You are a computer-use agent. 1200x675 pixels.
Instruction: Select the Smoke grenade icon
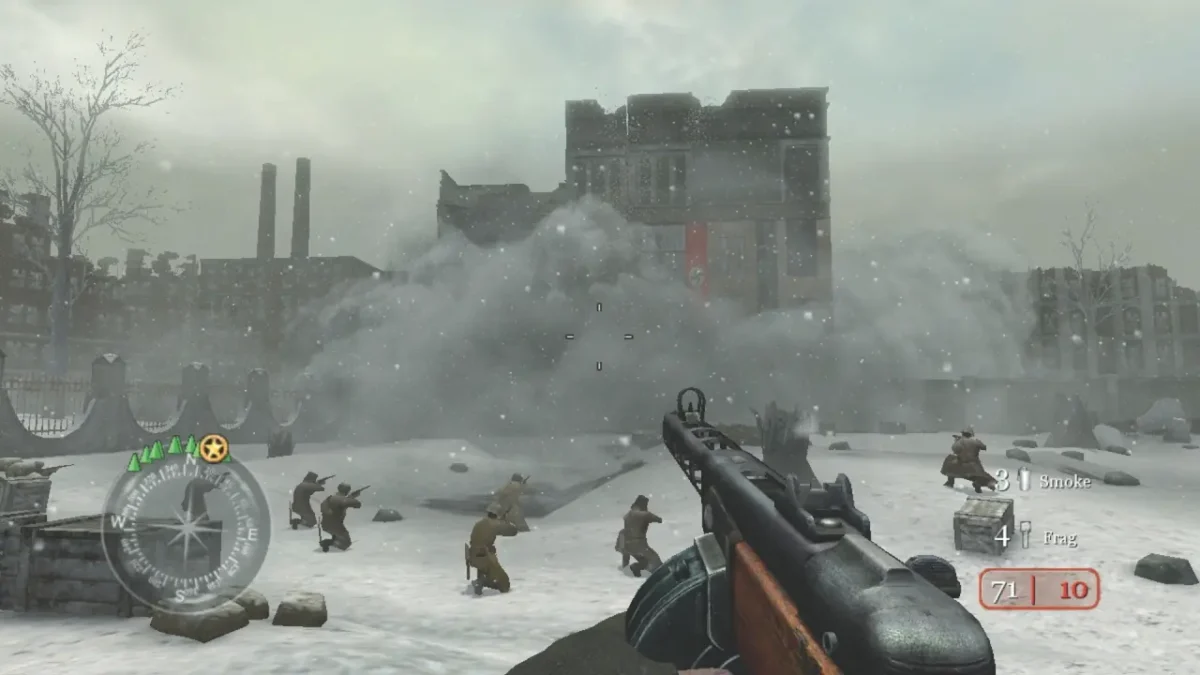tap(1023, 480)
